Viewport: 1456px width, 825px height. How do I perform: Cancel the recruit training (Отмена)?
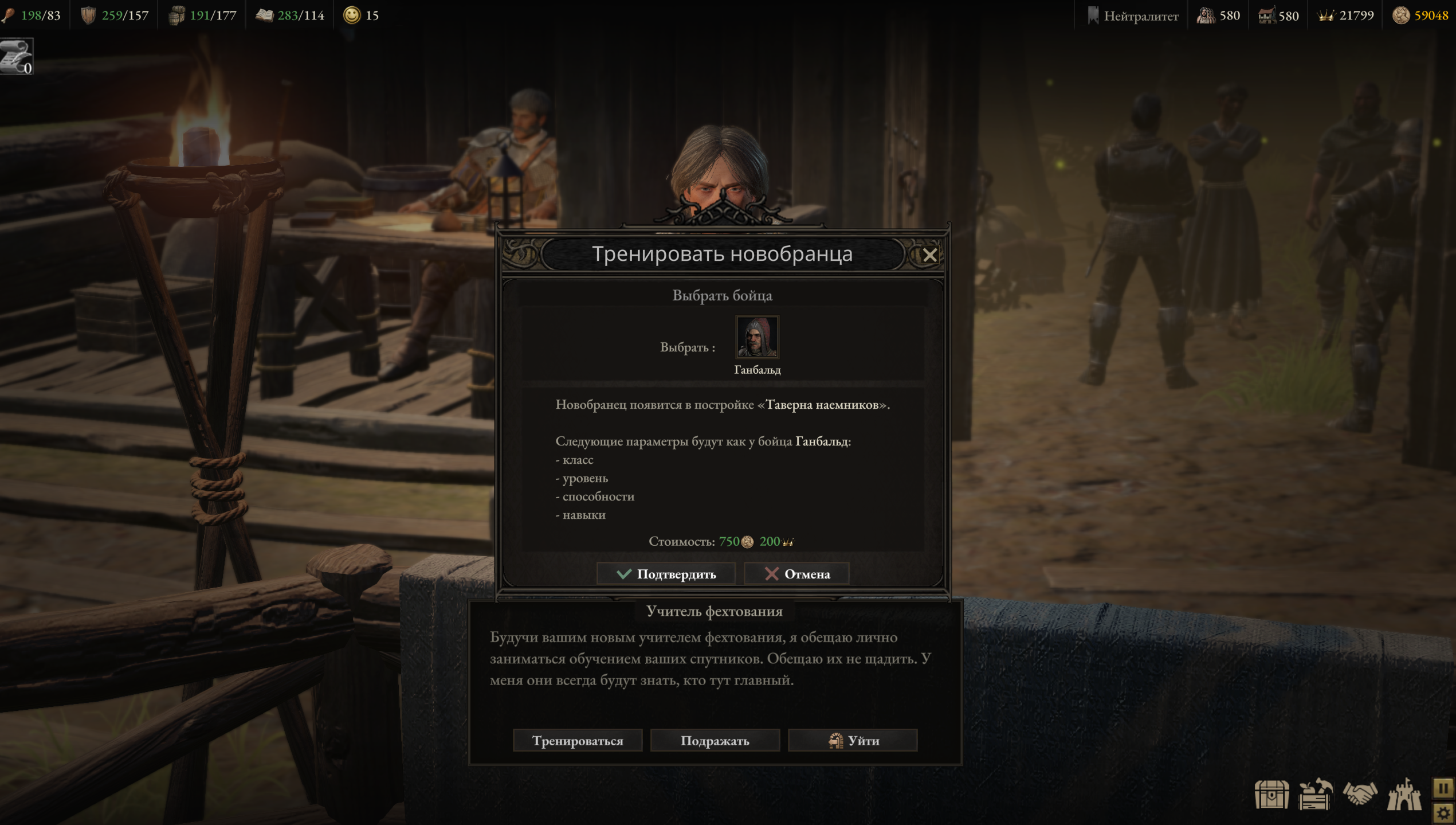tap(796, 574)
